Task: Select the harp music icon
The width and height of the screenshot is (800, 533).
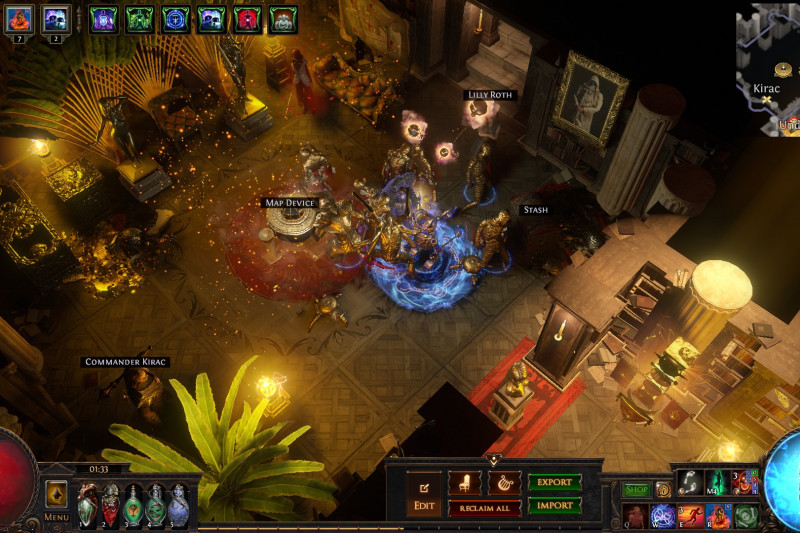Action: click(503, 482)
